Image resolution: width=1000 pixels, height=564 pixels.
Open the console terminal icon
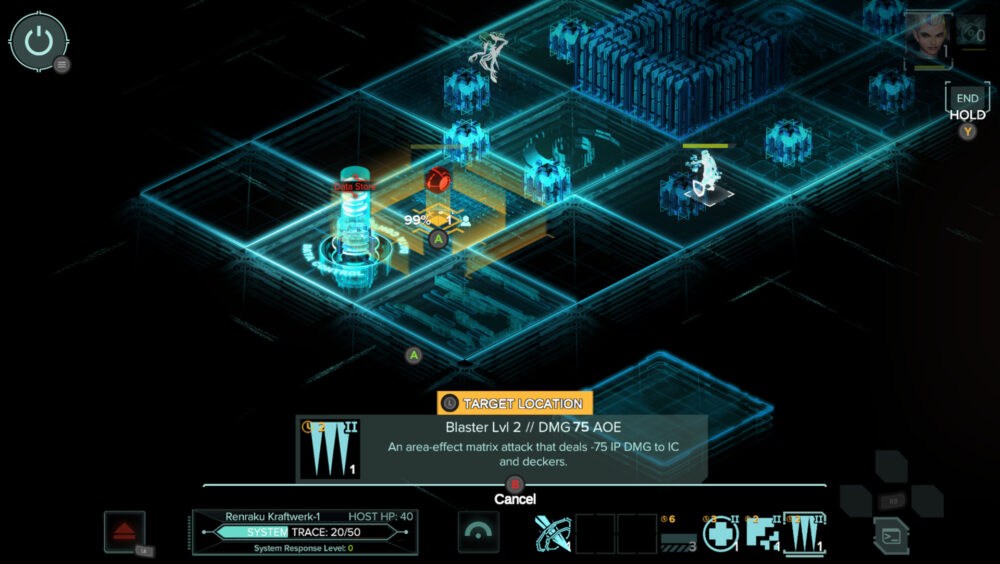tap(890, 534)
